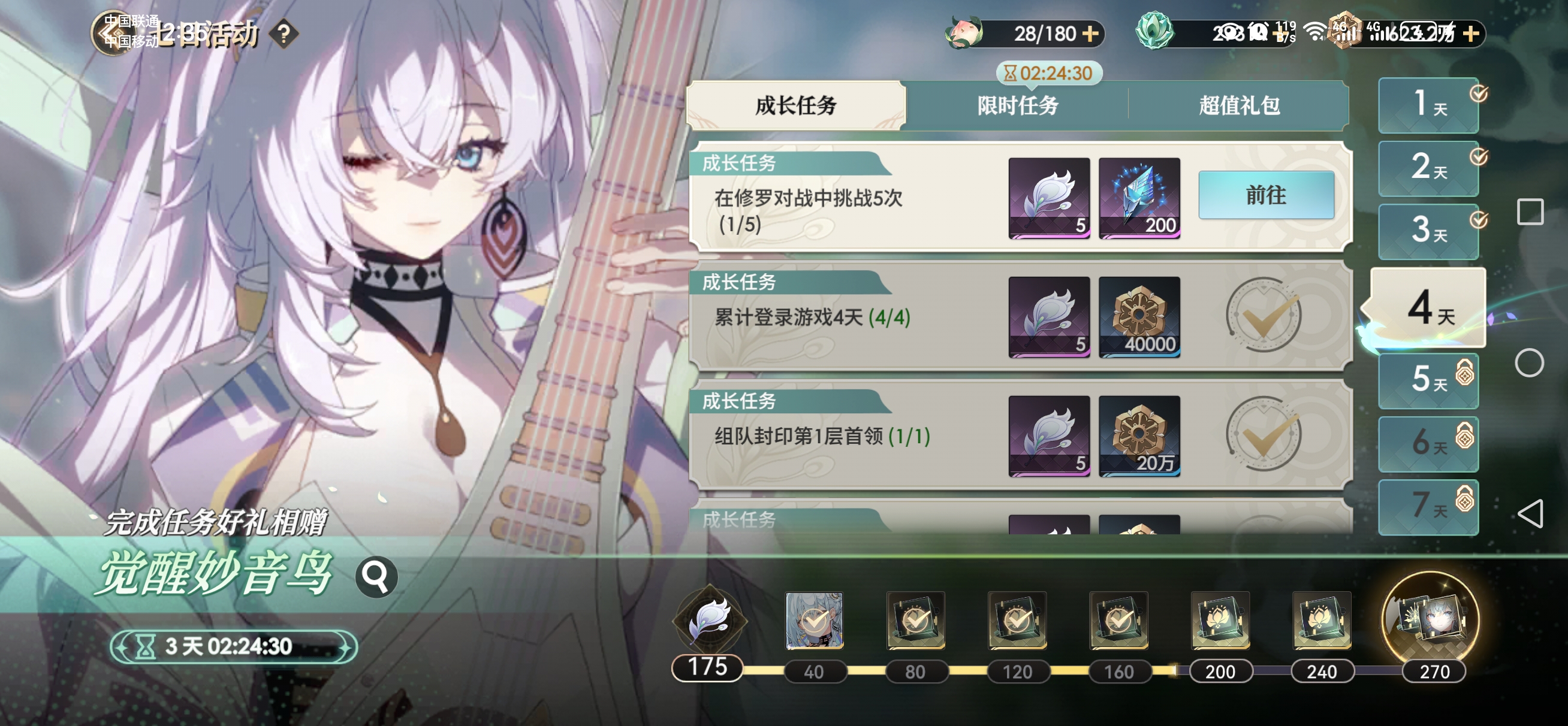Select the 超值礼包 tab
1568x726 pixels.
[x=1239, y=106]
